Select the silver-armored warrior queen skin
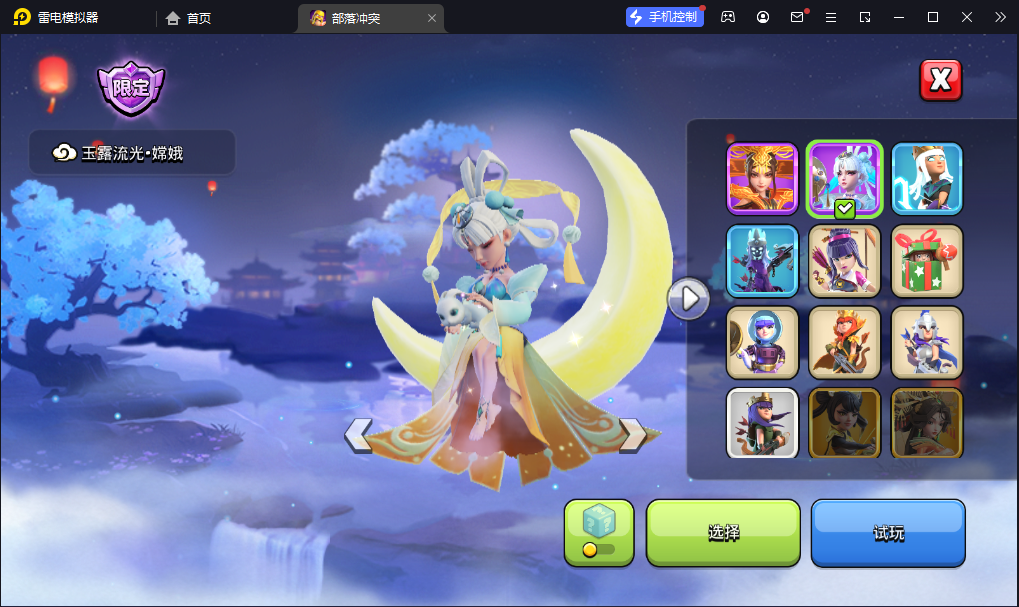Screen dimensions: 1019x607 pyautogui.click(x=927, y=342)
